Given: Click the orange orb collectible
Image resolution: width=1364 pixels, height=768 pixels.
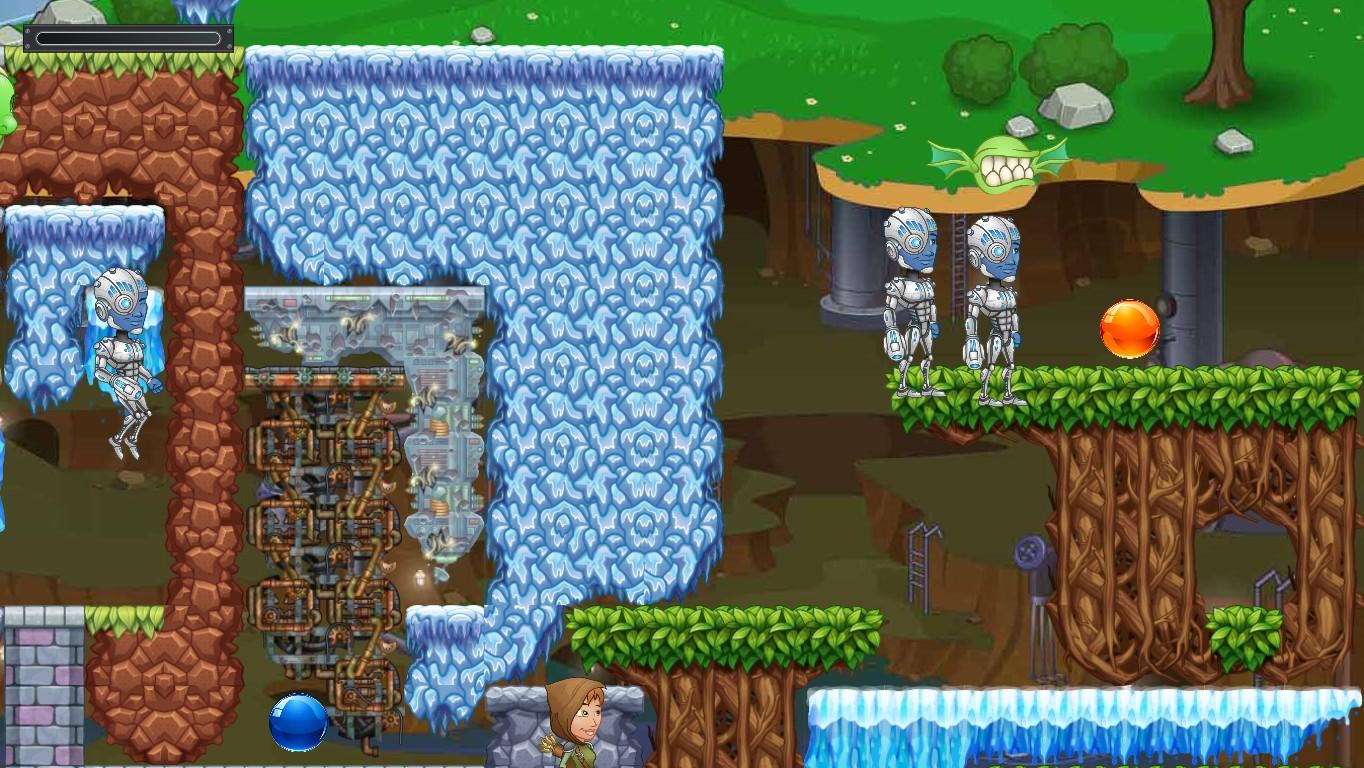Looking at the screenshot, I should tap(1128, 329).
